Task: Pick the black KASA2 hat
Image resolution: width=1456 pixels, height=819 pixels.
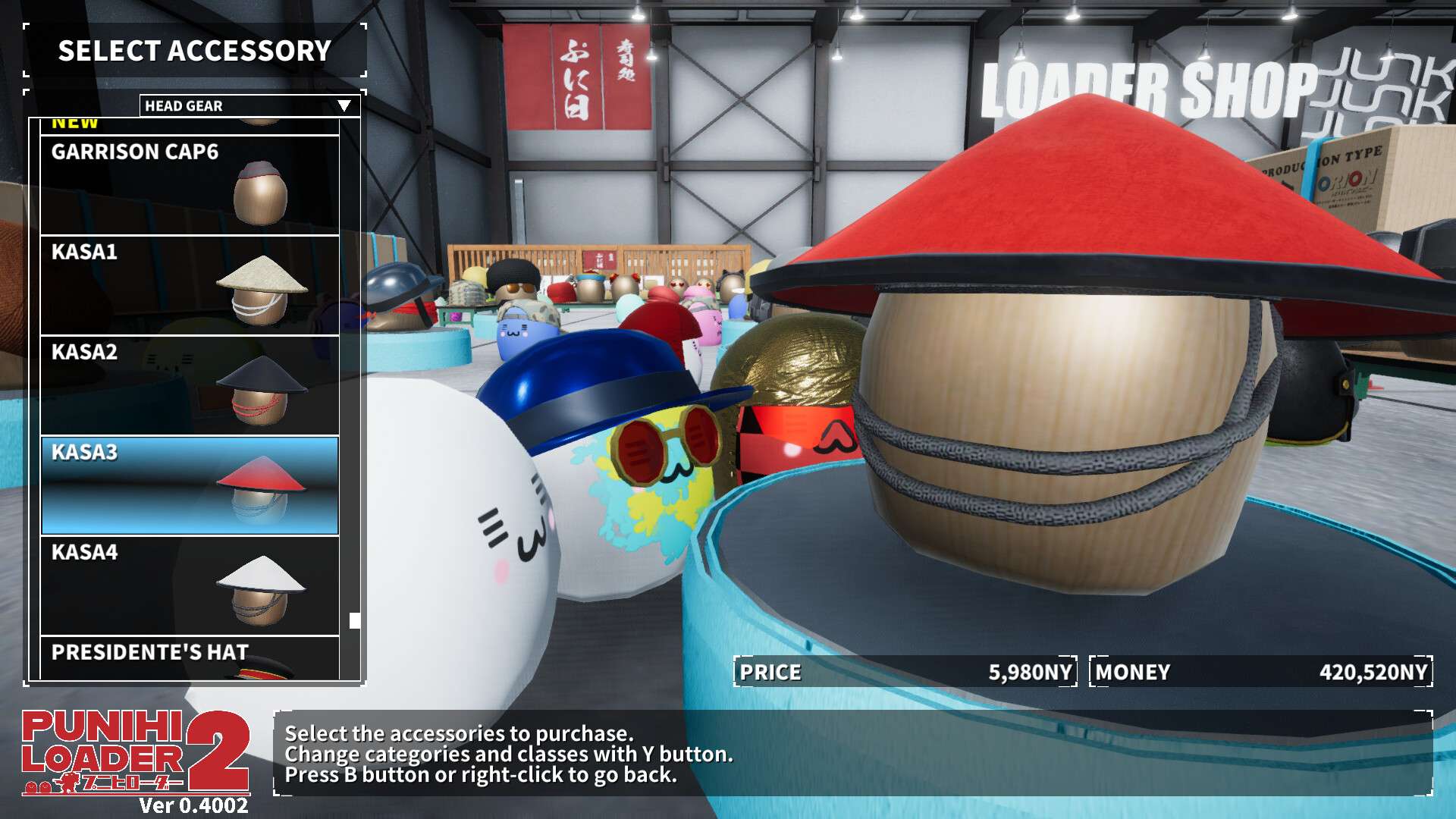Action: click(190, 385)
